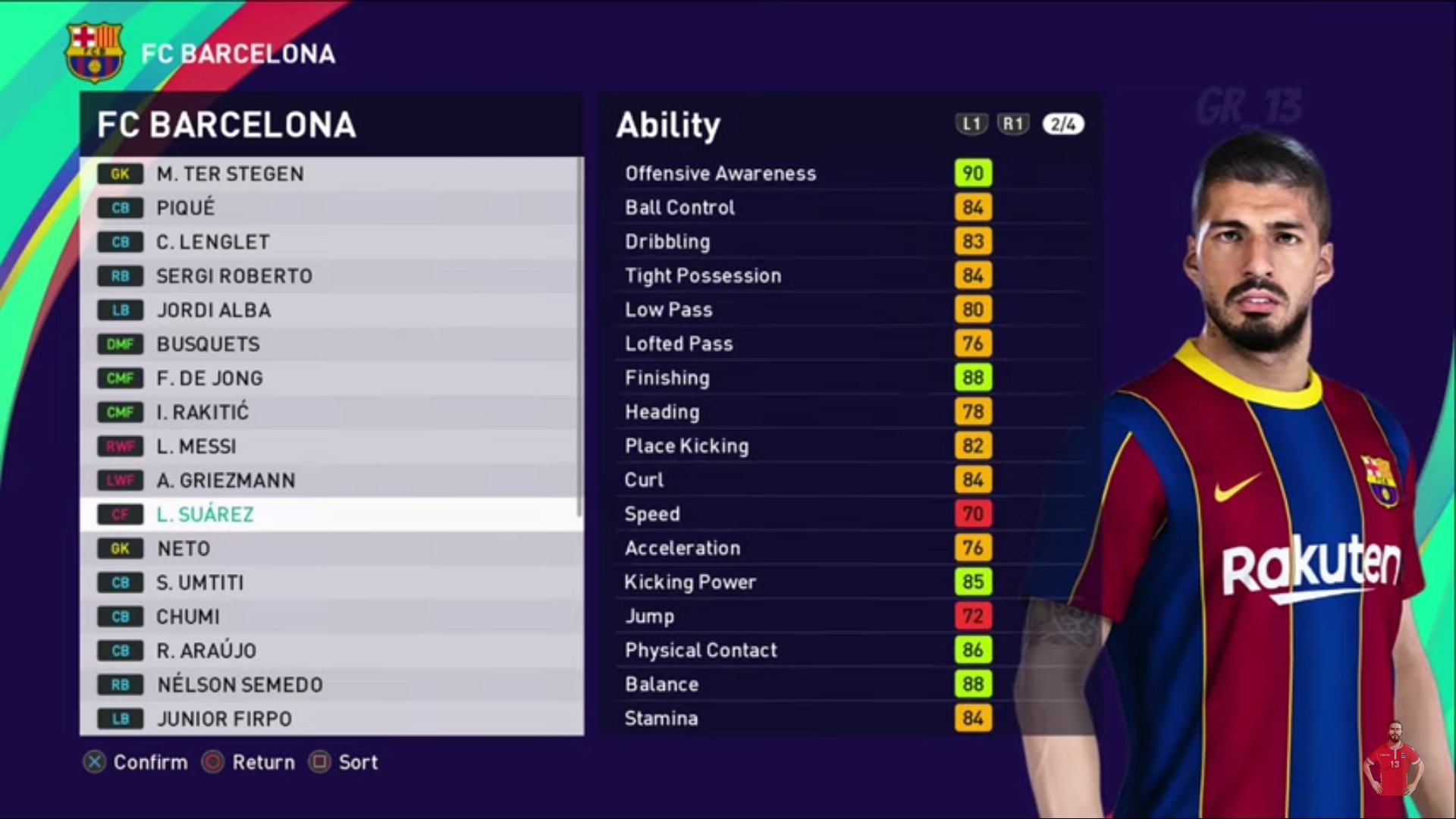Select F. De Jong row
Image resolution: width=1456 pixels, height=819 pixels.
pyautogui.click(x=331, y=378)
